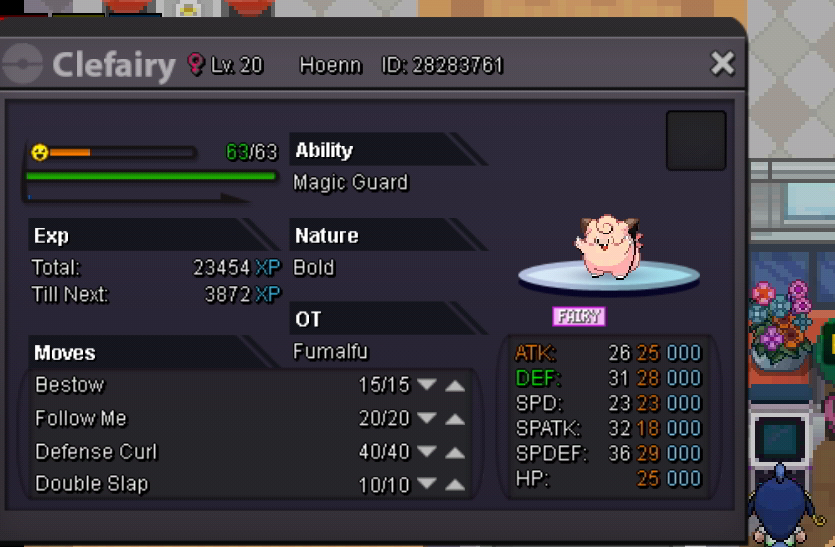Move Follow Me down with its arrow
This screenshot has width=835, height=547.
[427, 418]
